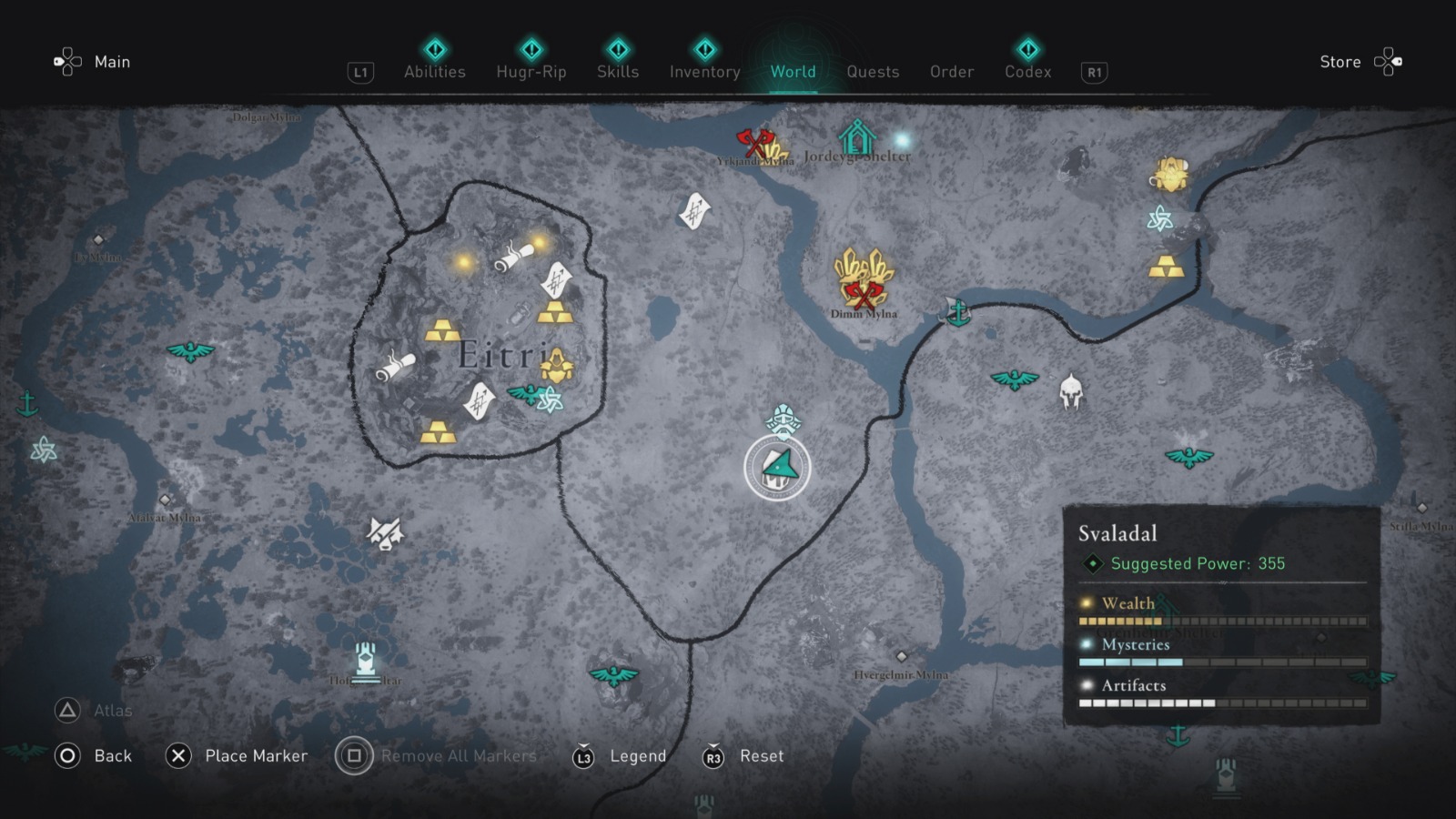Screen dimensions: 1456x819
Task: Select the raid icon at Yrkjandi Mylna
Action: tap(755, 141)
